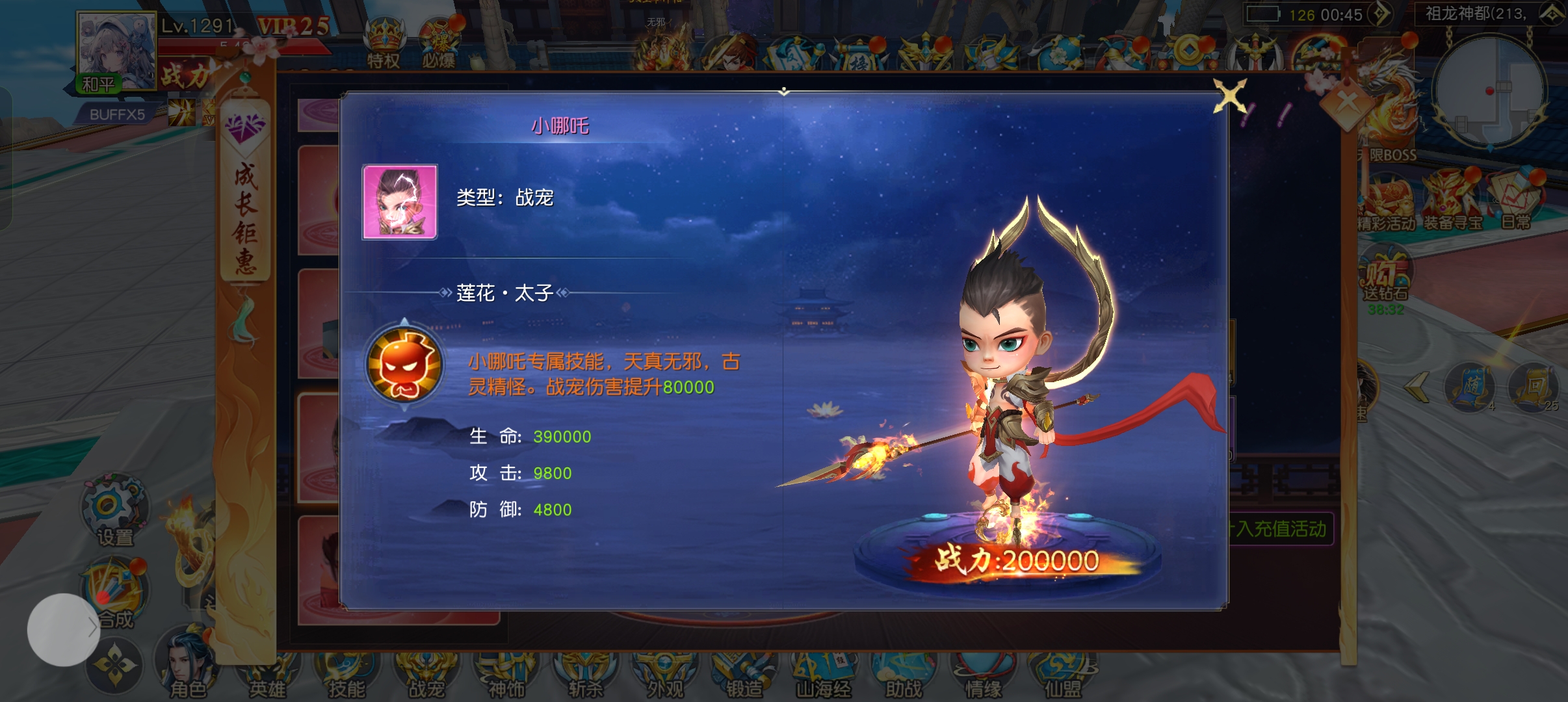Open 成长钜惠 growth offer banner
Screen dimensions: 1568x702
click(x=245, y=195)
